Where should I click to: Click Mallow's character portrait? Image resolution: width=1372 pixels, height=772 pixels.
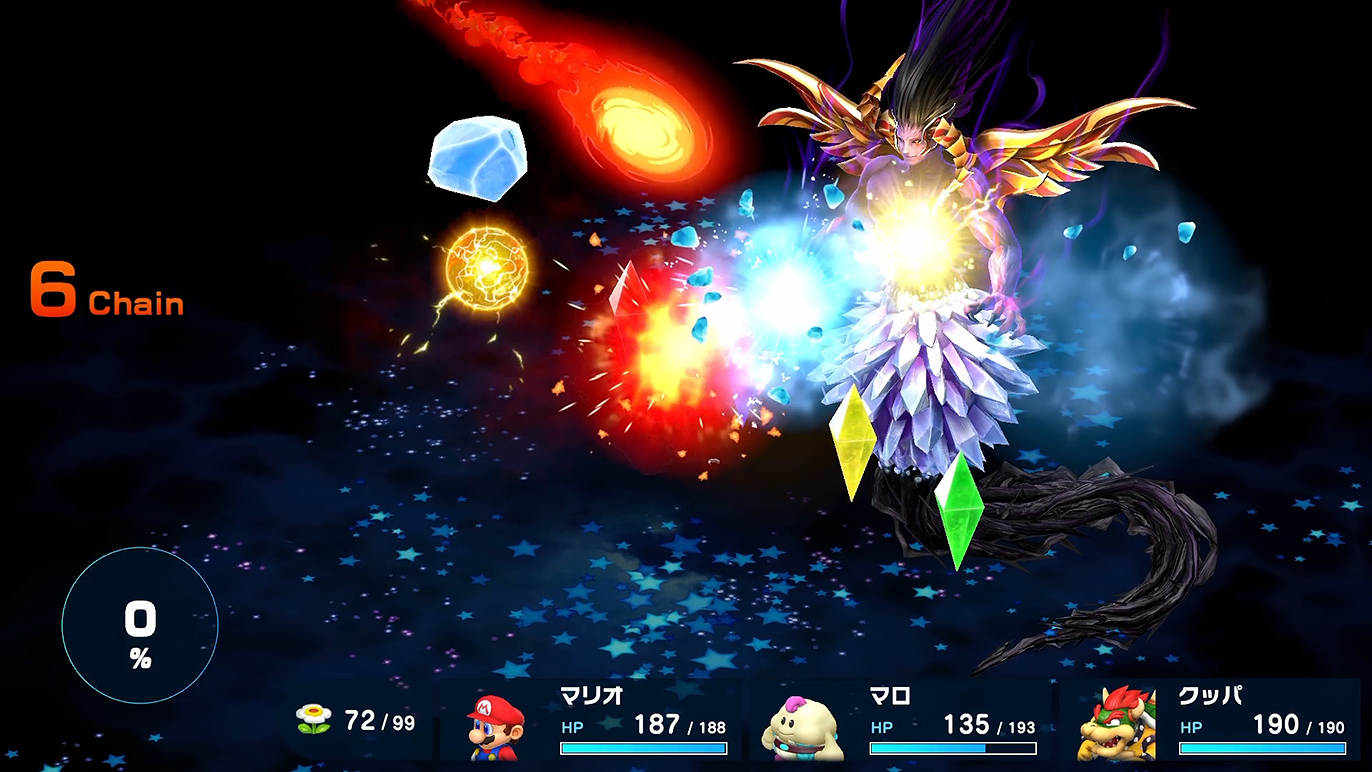pos(795,725)
